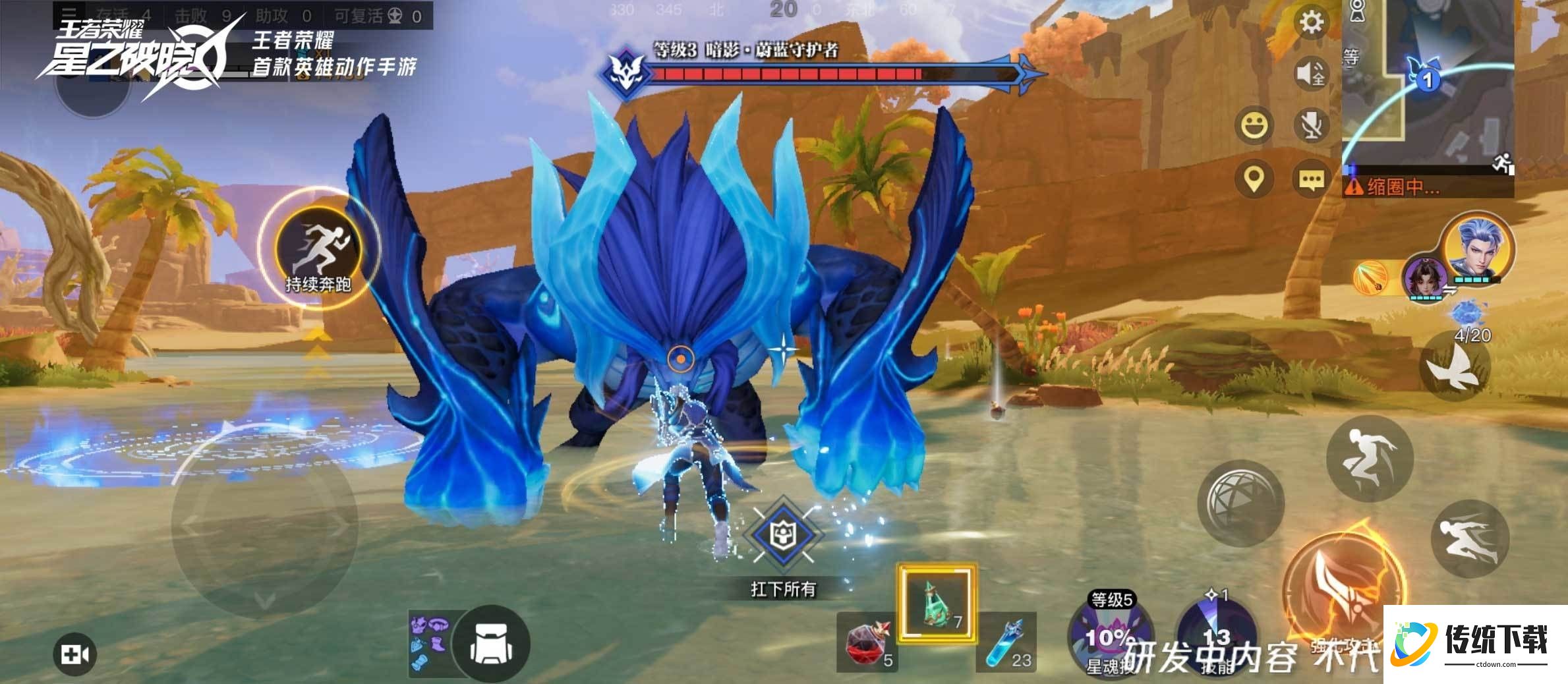
Task: Tap the jump action button
Action: click(x=1369, y=457)
